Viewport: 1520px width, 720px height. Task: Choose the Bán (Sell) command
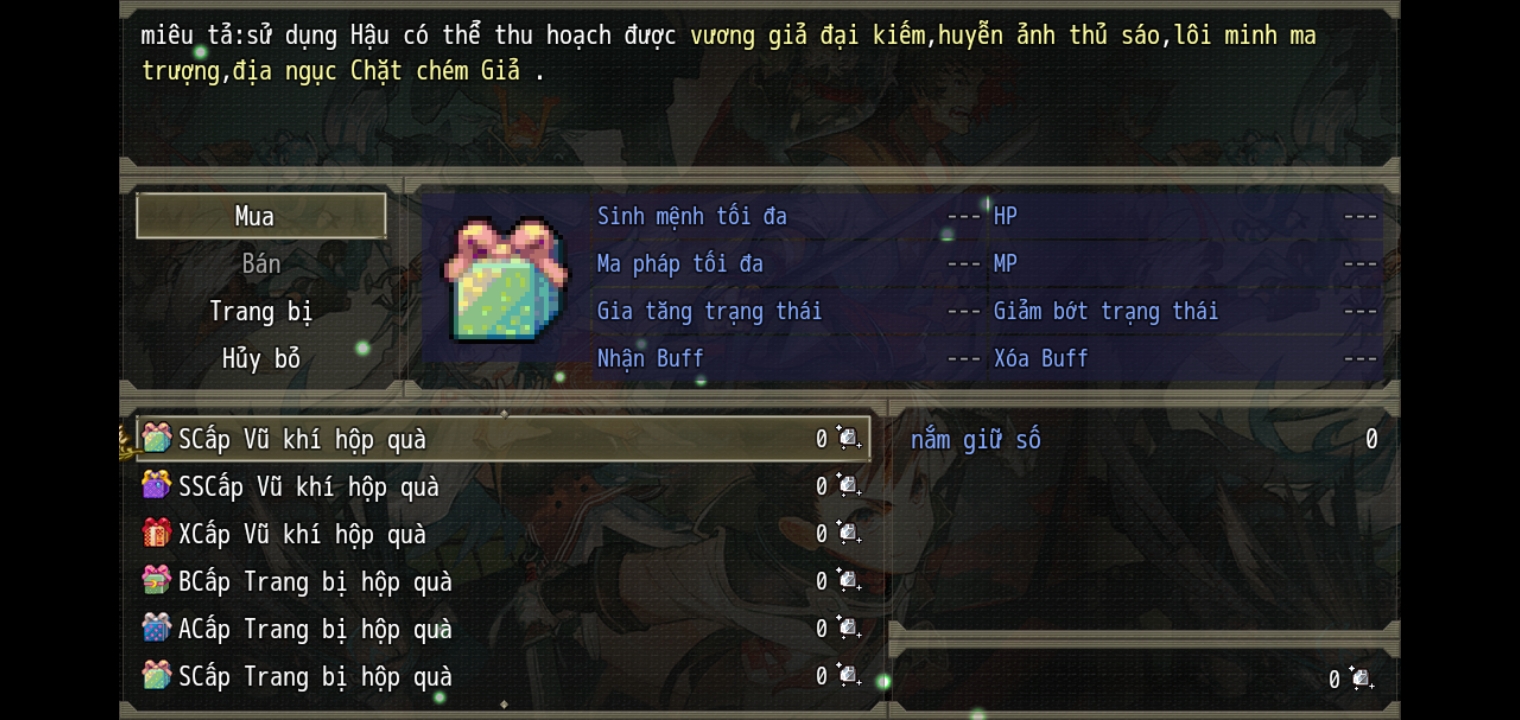coord(260,264)
